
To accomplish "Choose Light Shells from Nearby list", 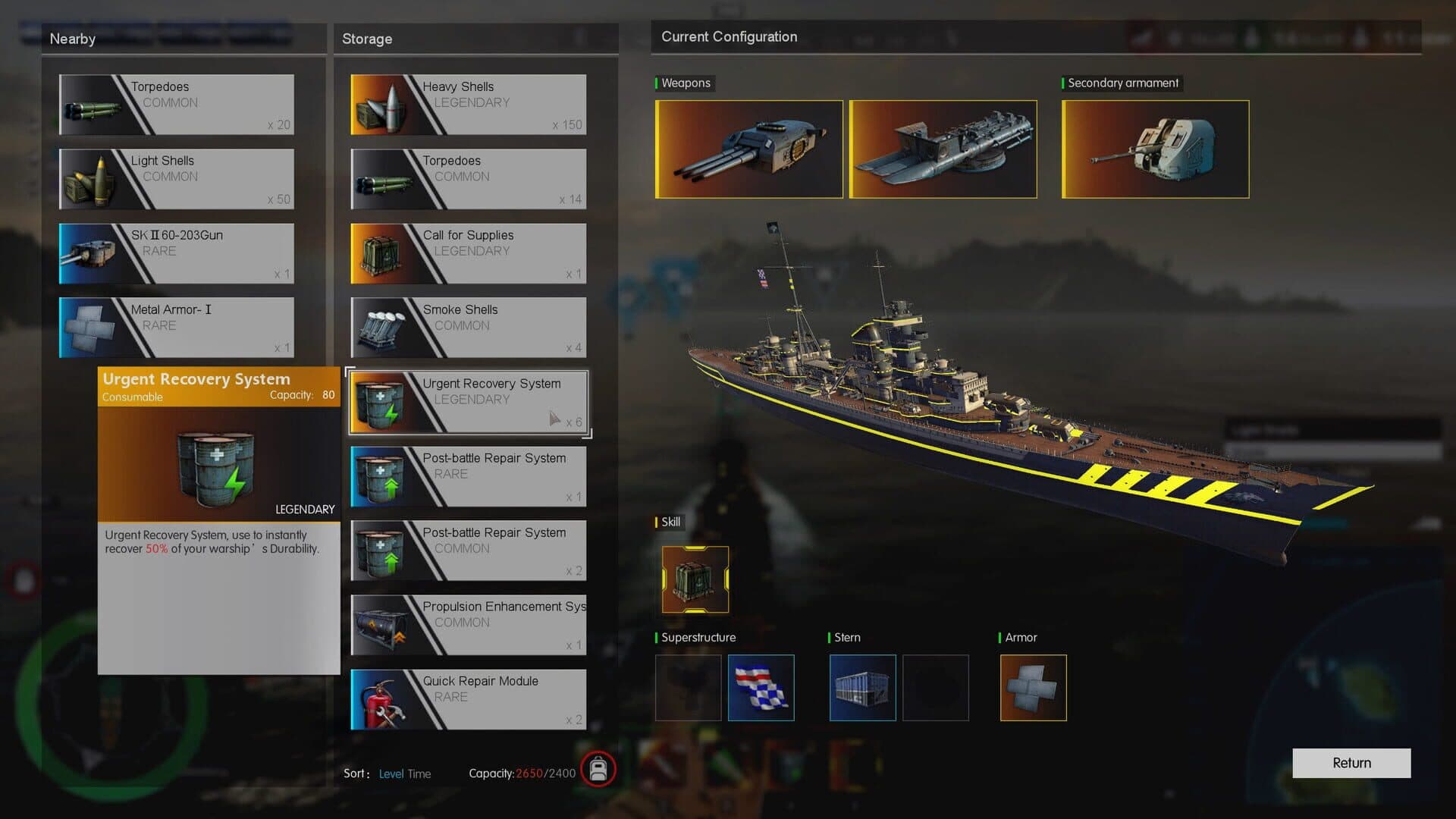I will pyautogui.click(x=177, y=179).
